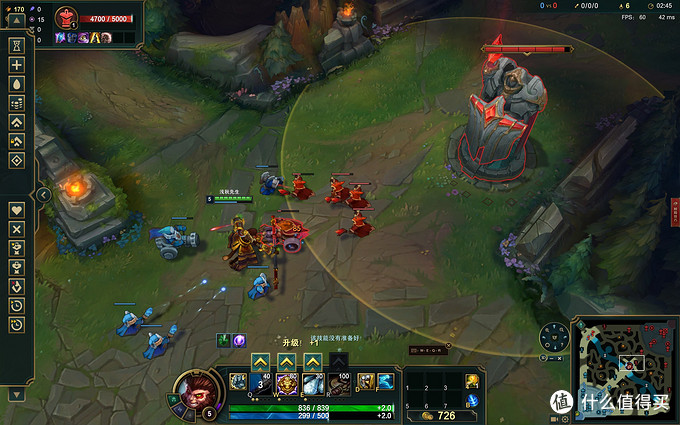Click the minimap

coord(624,362)
